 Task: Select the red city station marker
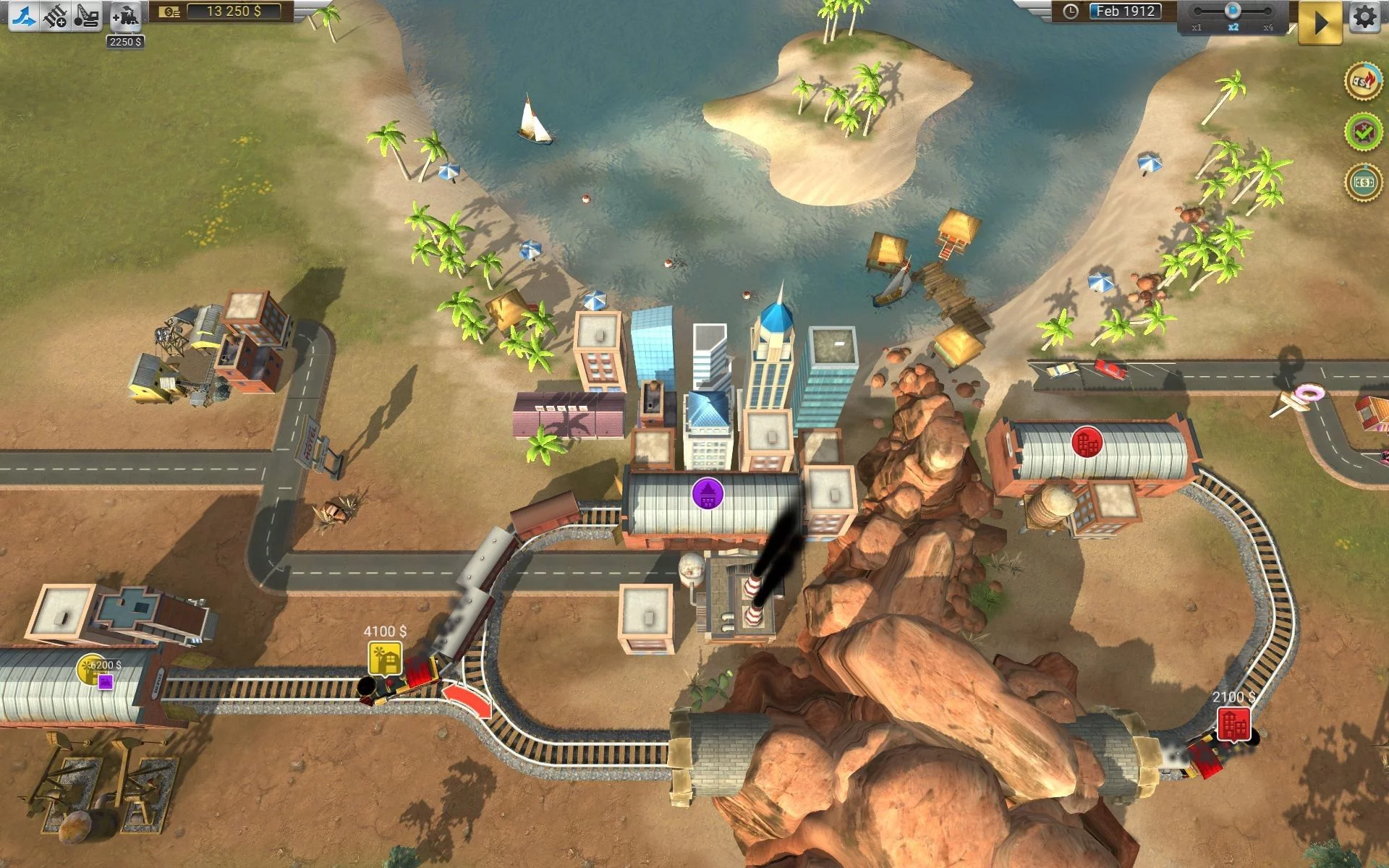point(1087,441)
